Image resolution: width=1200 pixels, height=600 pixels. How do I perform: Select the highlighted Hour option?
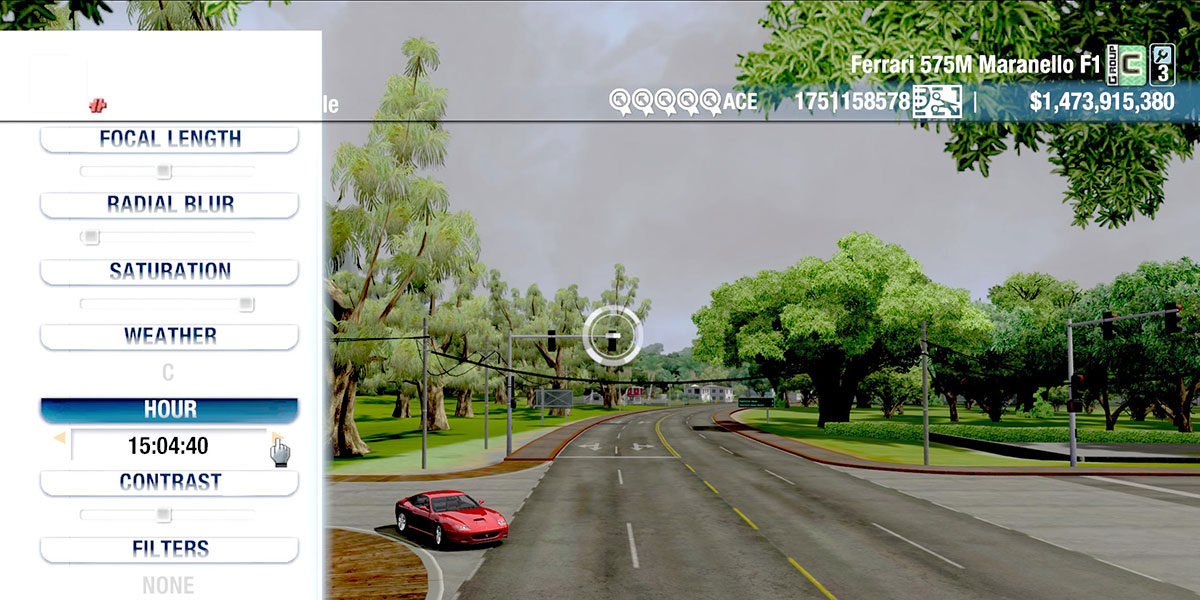tap(169, 410)
